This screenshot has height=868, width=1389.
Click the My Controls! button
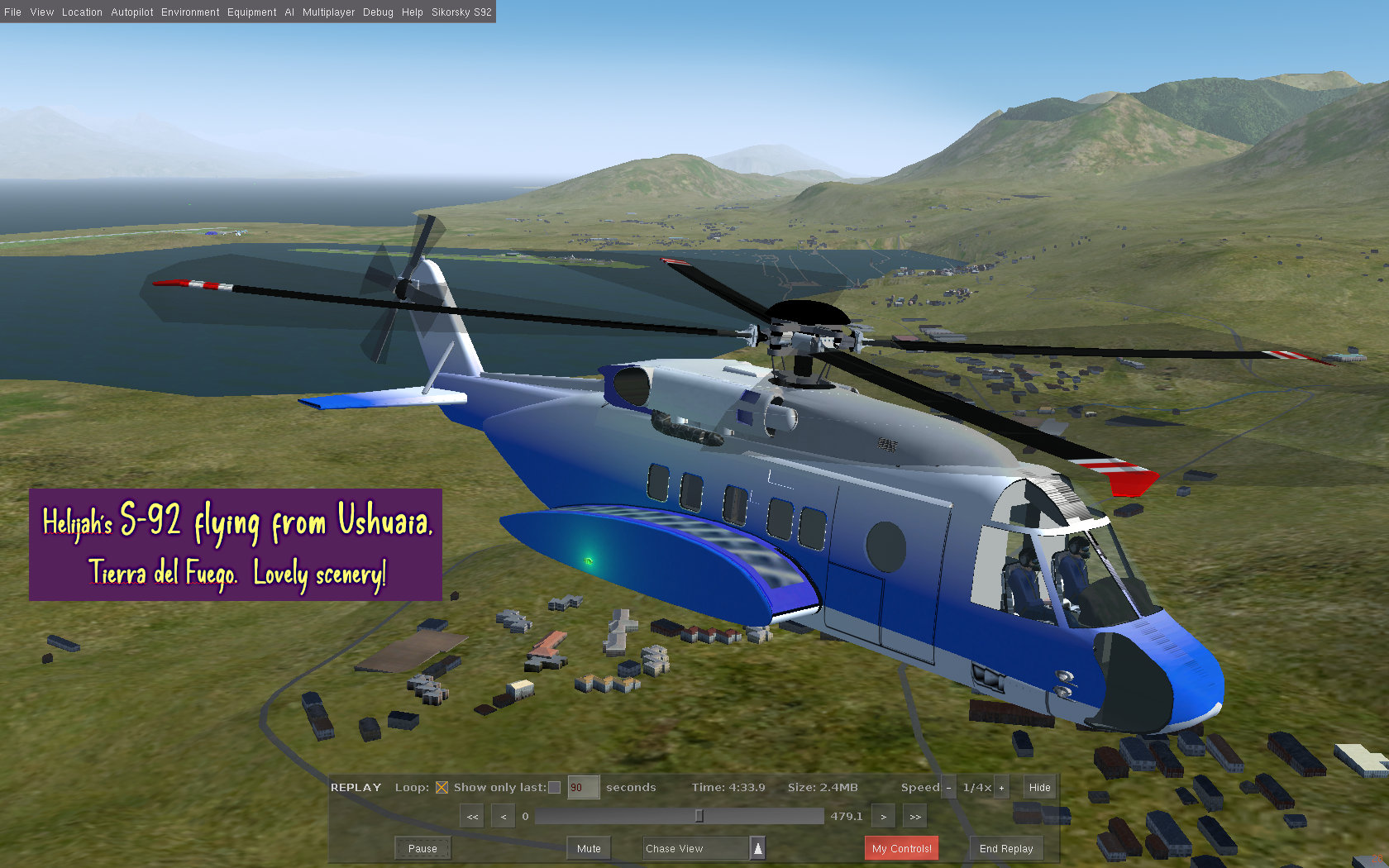(901, 848)
